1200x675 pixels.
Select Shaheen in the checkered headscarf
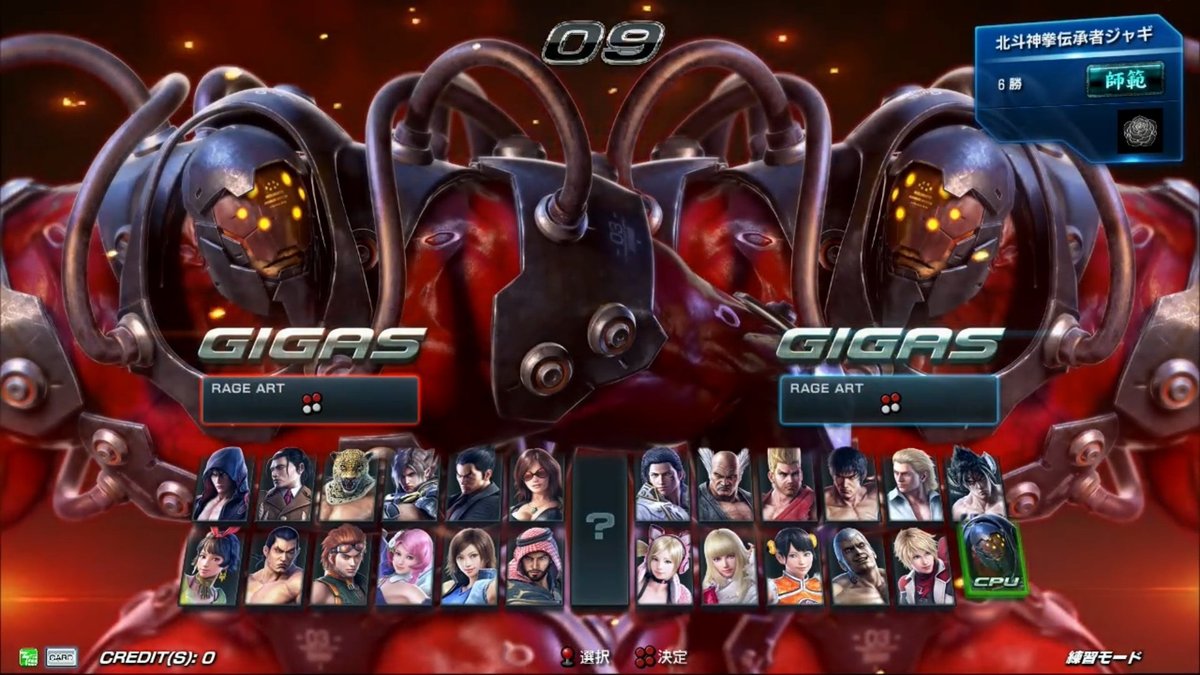(x=534, y=567)
